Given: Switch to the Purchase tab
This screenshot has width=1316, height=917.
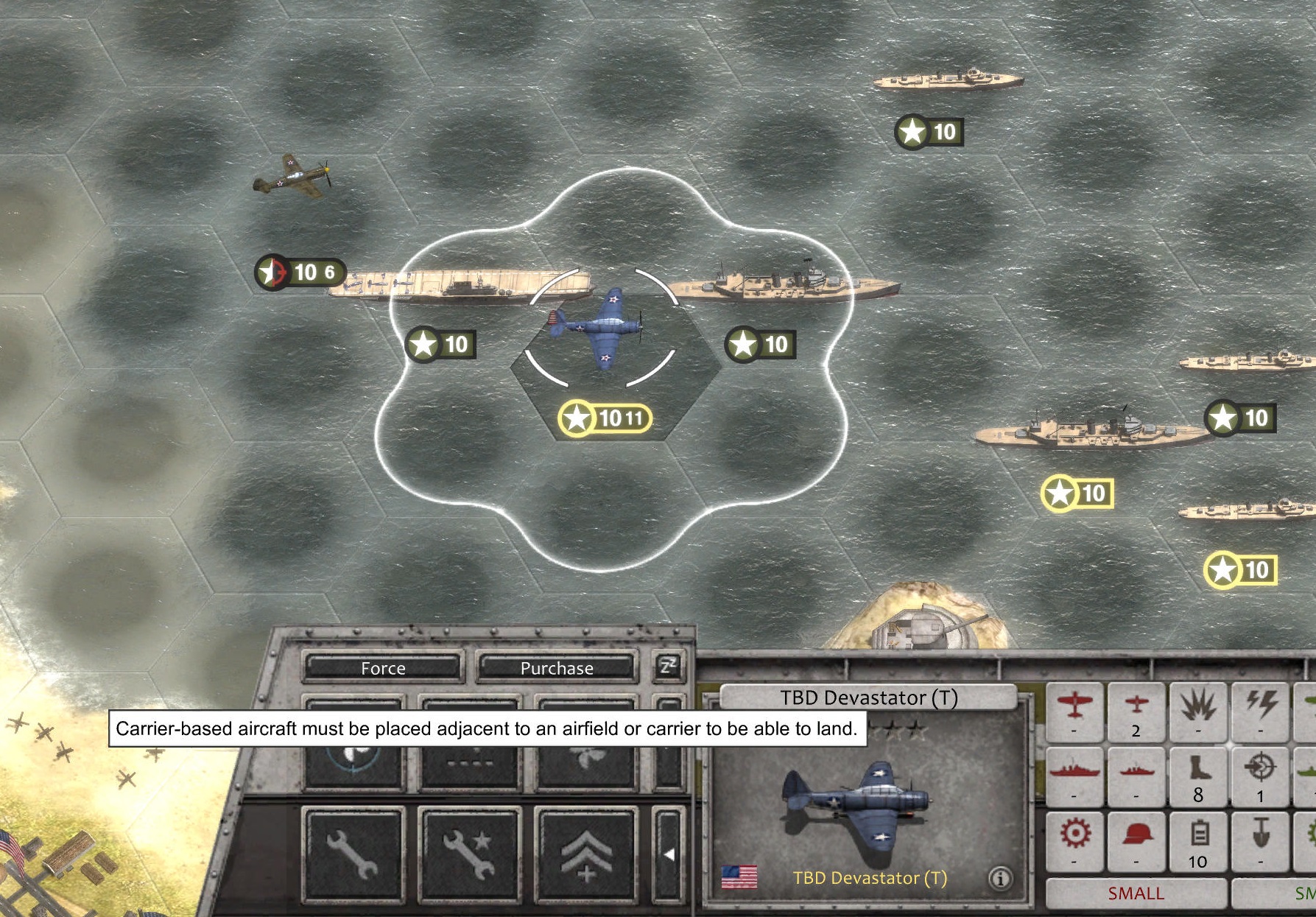Looking at the screenshot, I should tap(556, 669).
